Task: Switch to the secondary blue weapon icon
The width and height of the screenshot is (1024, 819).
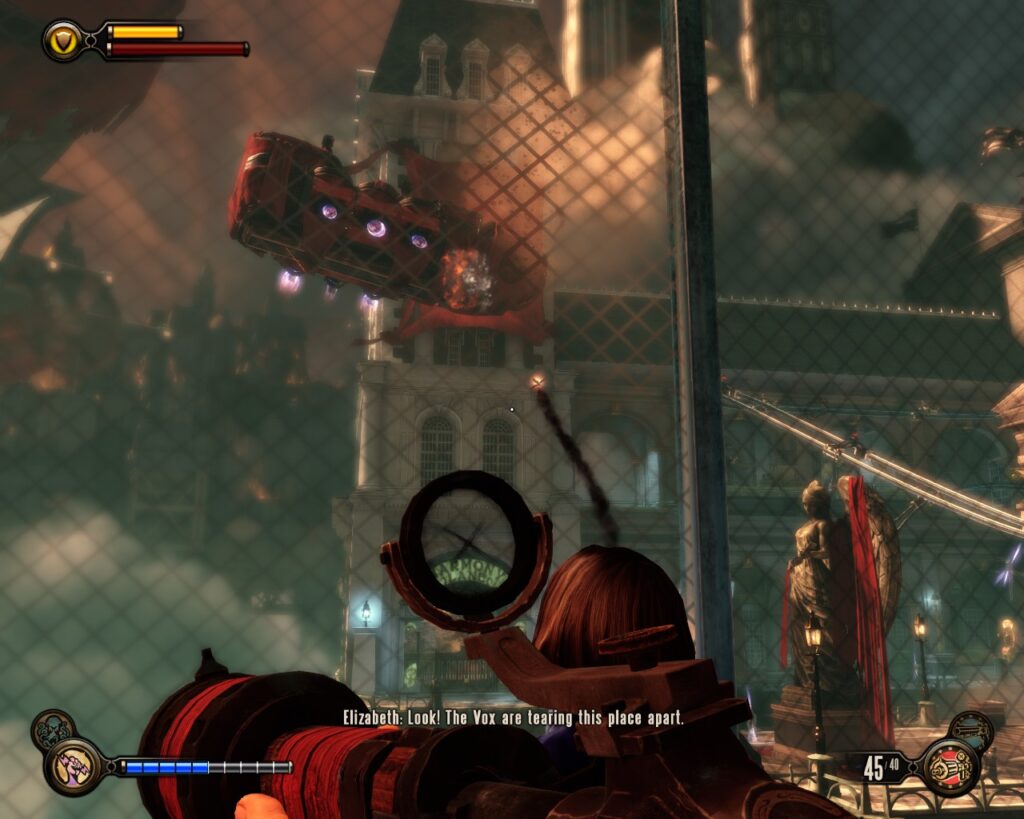Action: tap(969, 730)
